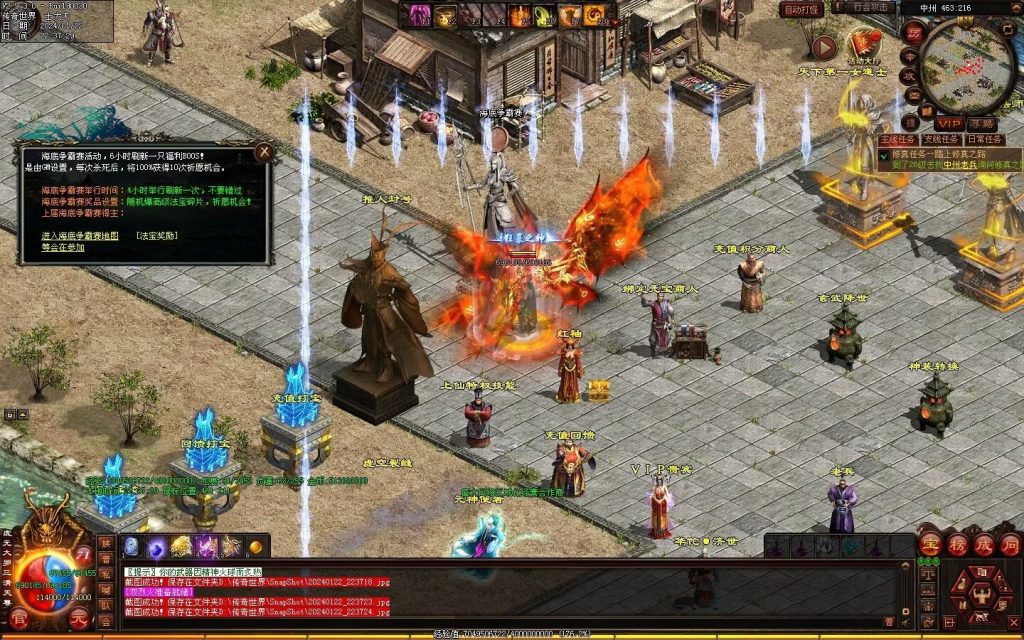Select the gold coin hotbar slot
The width and height of the screenshot is (1024, 640).
point(255,547)
